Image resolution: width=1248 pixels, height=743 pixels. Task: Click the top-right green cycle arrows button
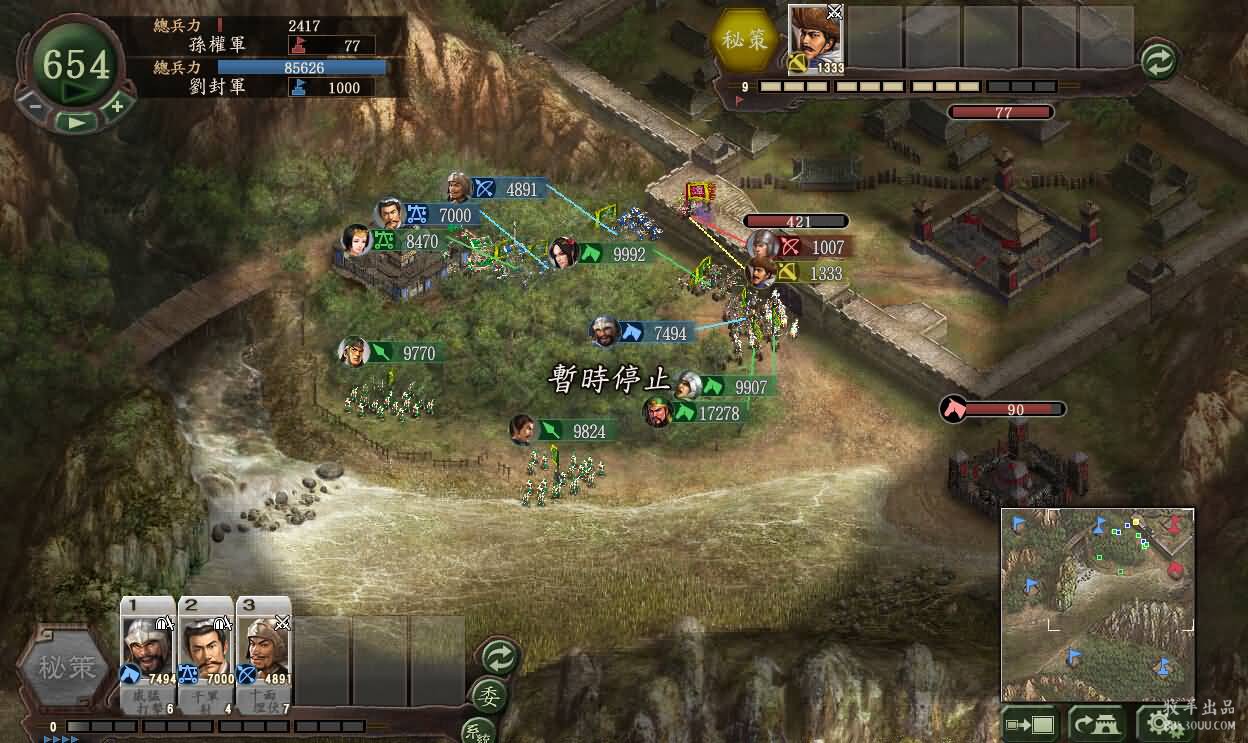coord(1159,61)
